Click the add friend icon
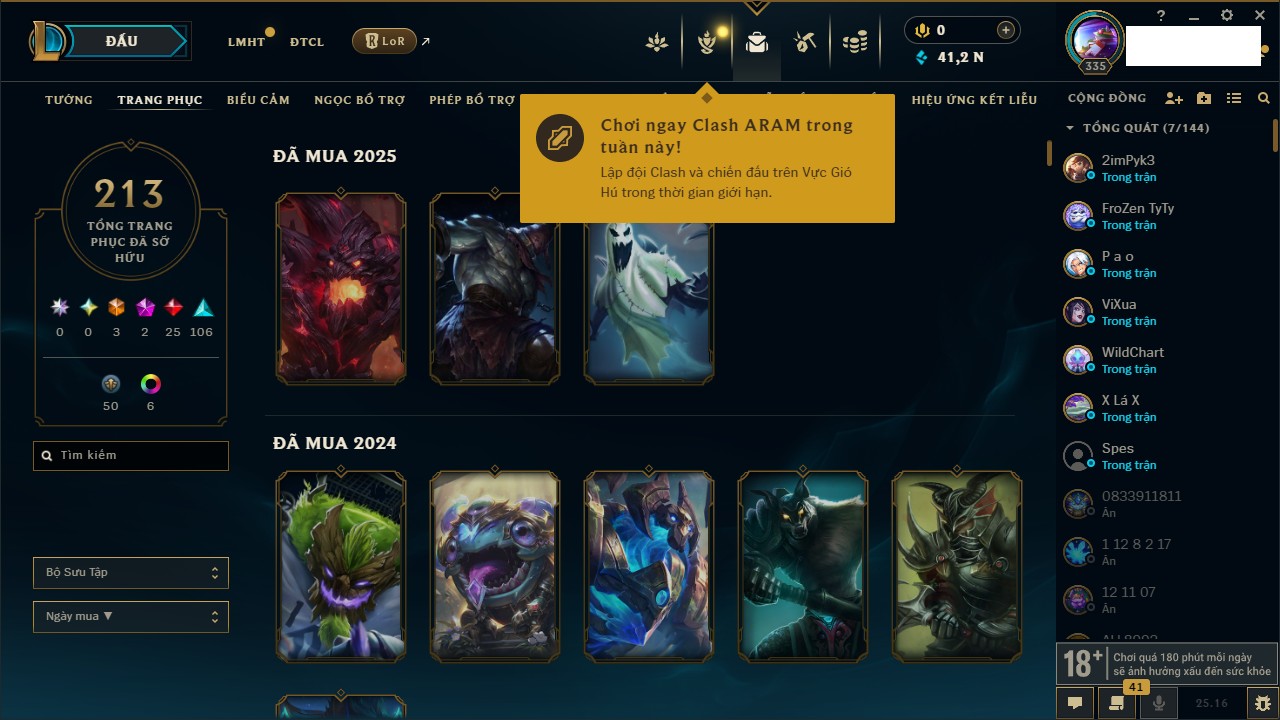This screenshot has width=1280, height=720. pyautogui.click(x=1174, y=99)
